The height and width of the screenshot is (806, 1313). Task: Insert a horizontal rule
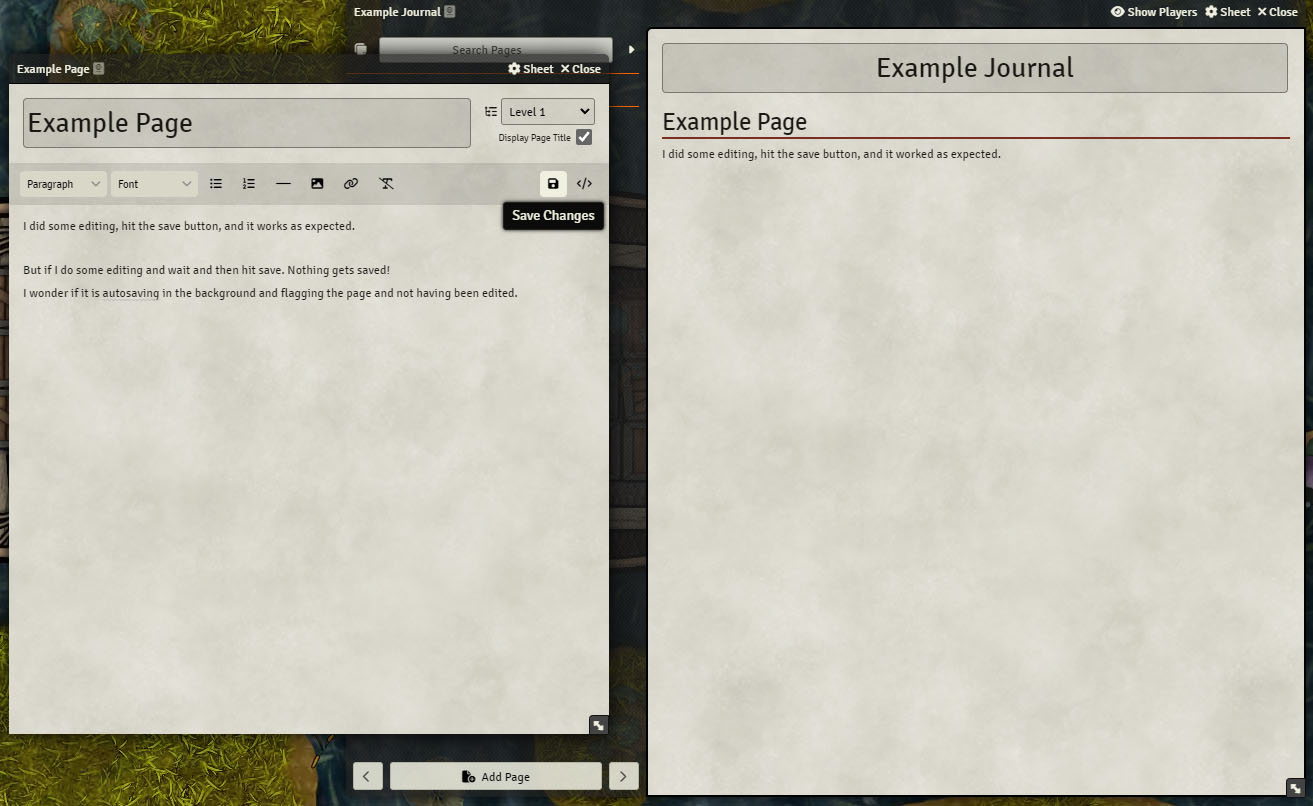[283, 183]
